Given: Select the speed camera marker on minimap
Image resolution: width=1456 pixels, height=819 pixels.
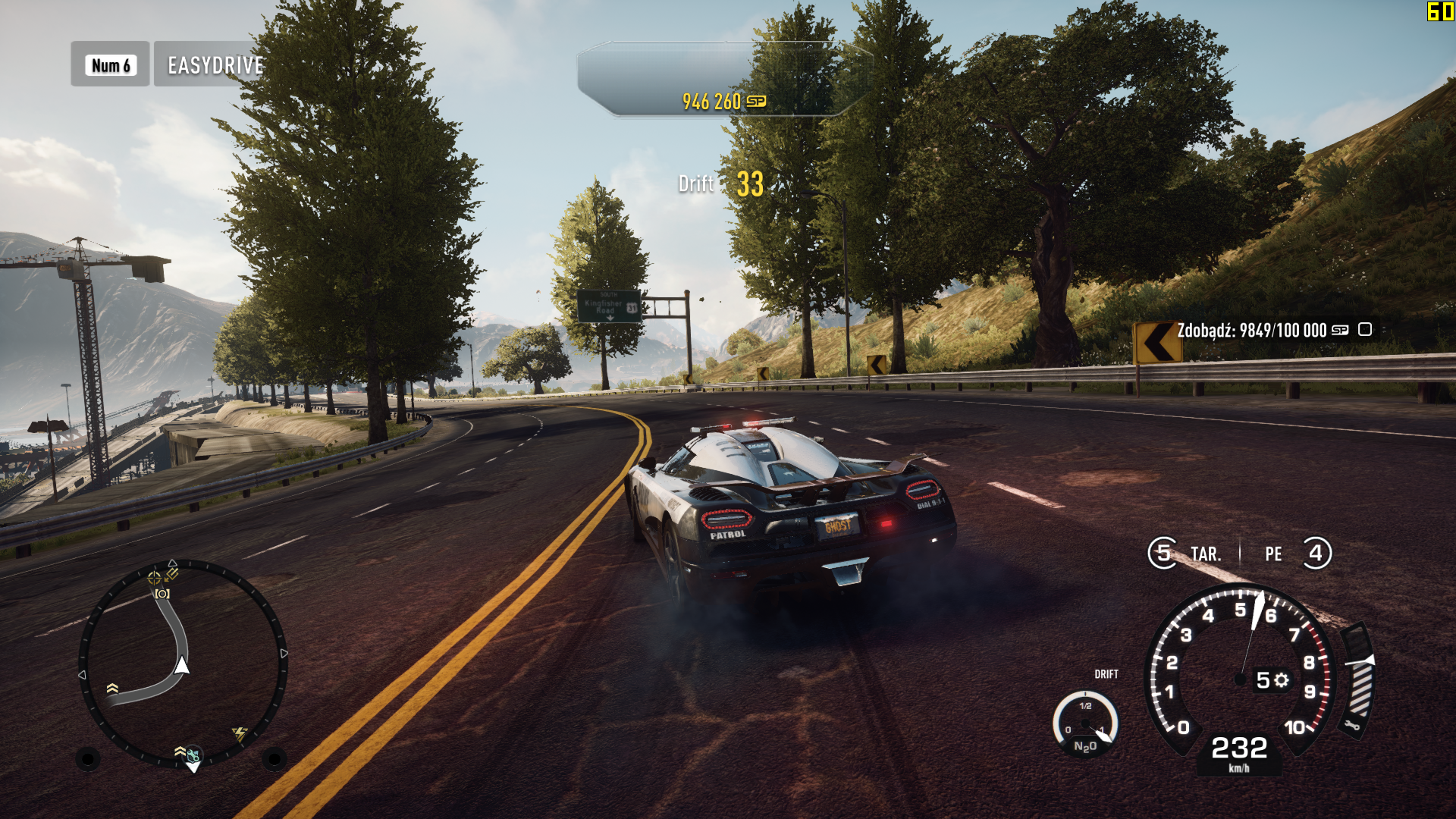Looking at the screenshot, I should (162, 594).
